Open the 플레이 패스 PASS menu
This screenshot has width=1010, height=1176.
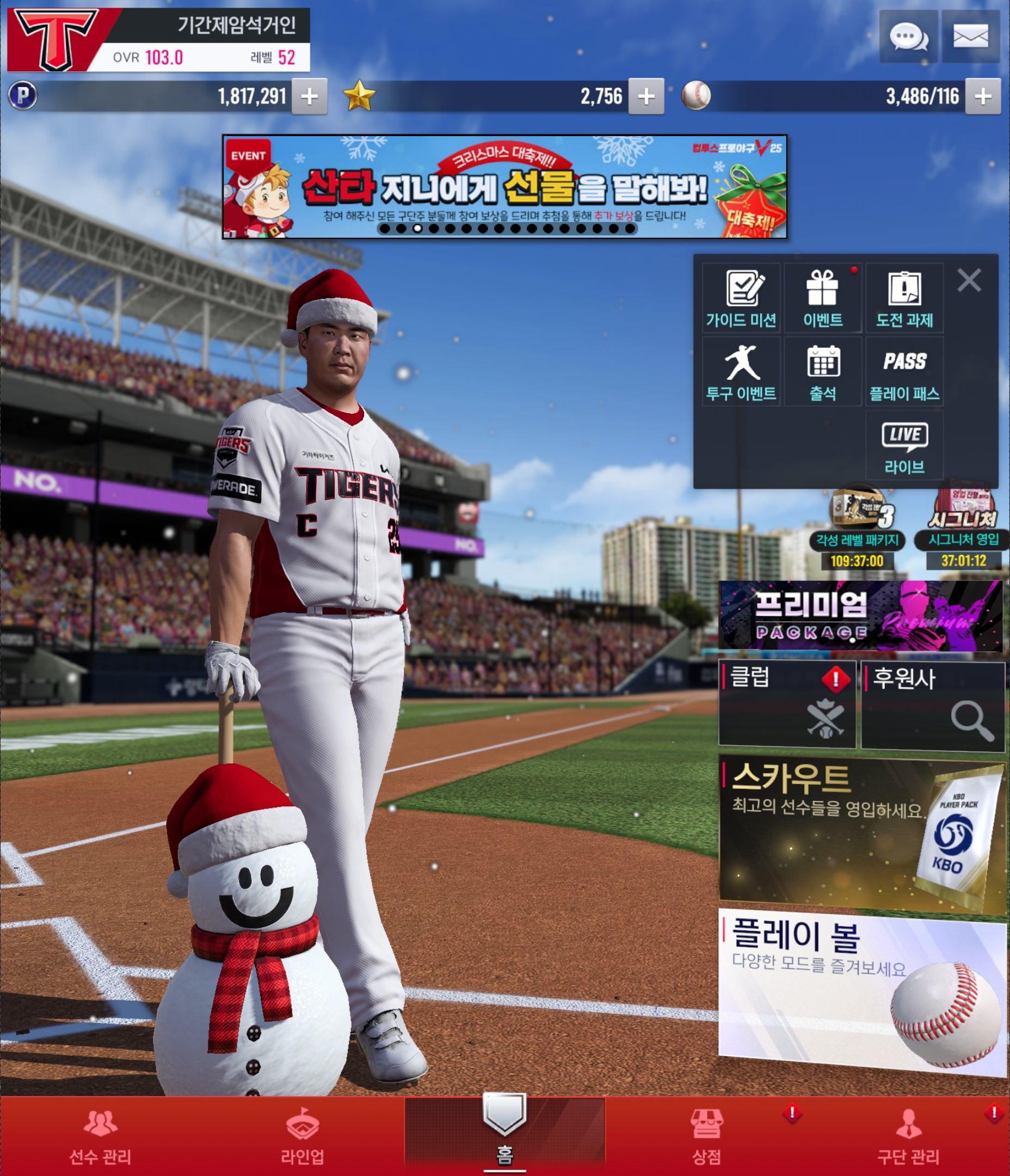coord(904,372)
